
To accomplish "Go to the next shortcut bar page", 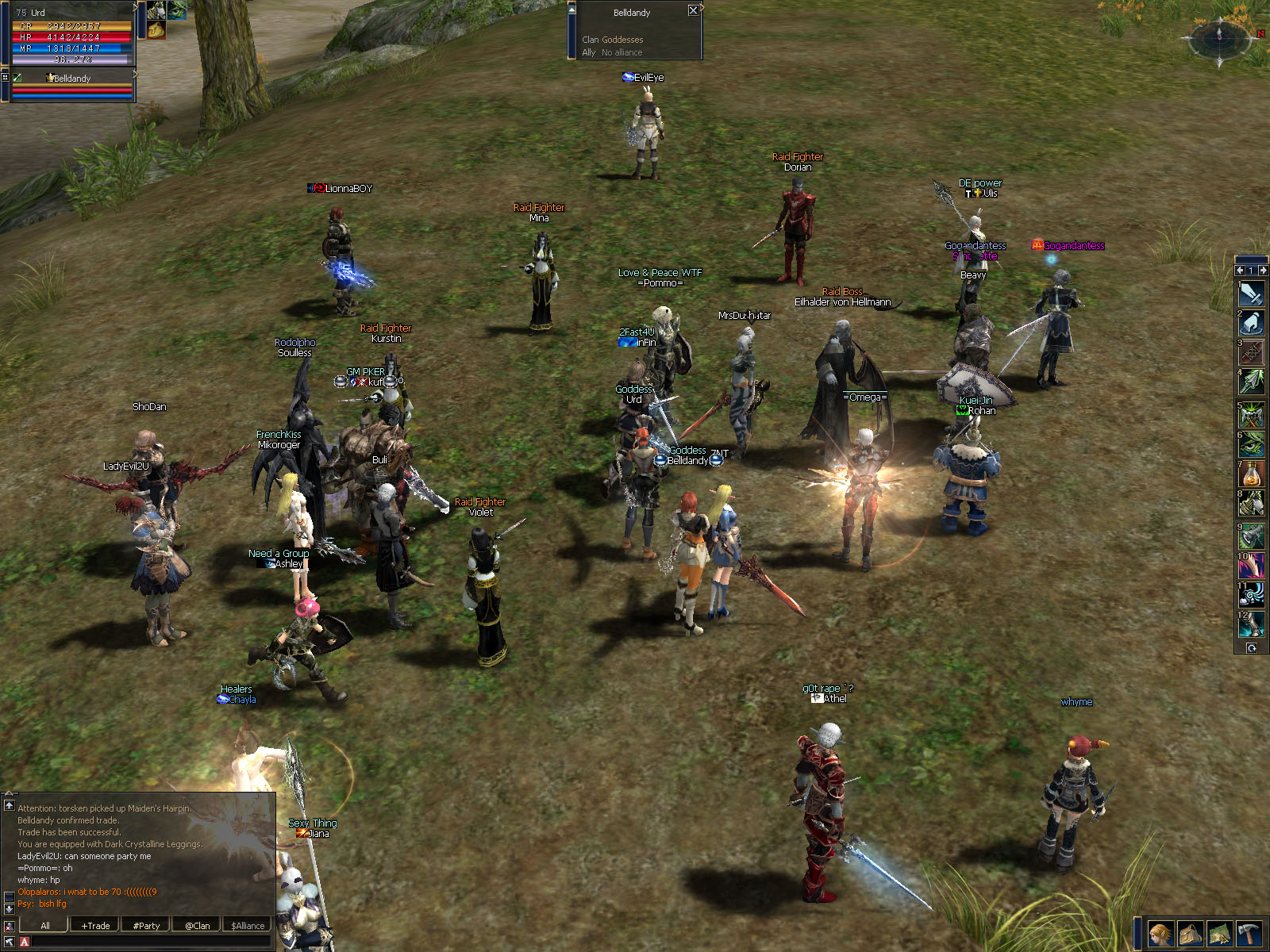I will point(1263,271).
